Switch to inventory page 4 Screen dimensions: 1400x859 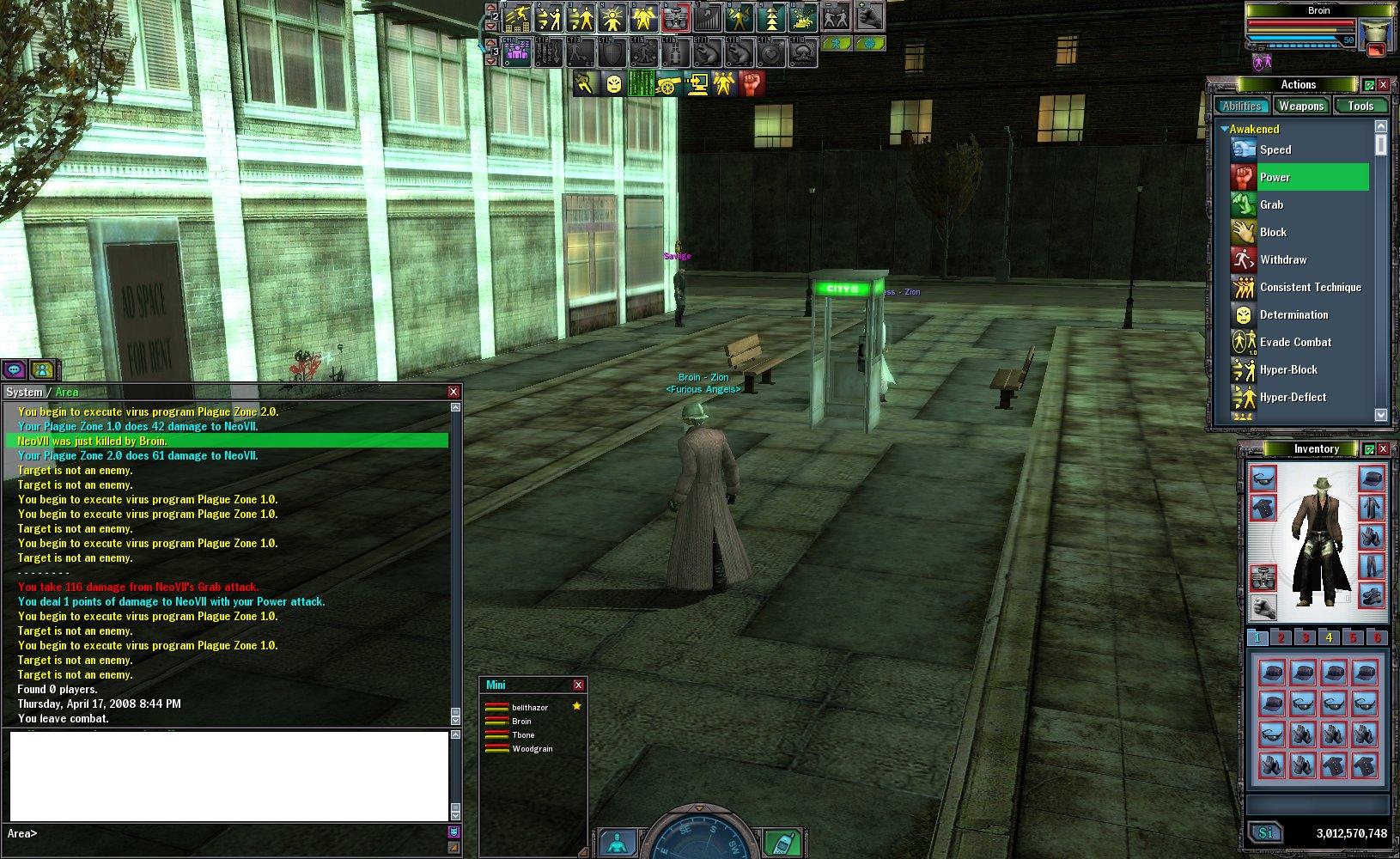pyautogui.click(x=1329, y=637)
